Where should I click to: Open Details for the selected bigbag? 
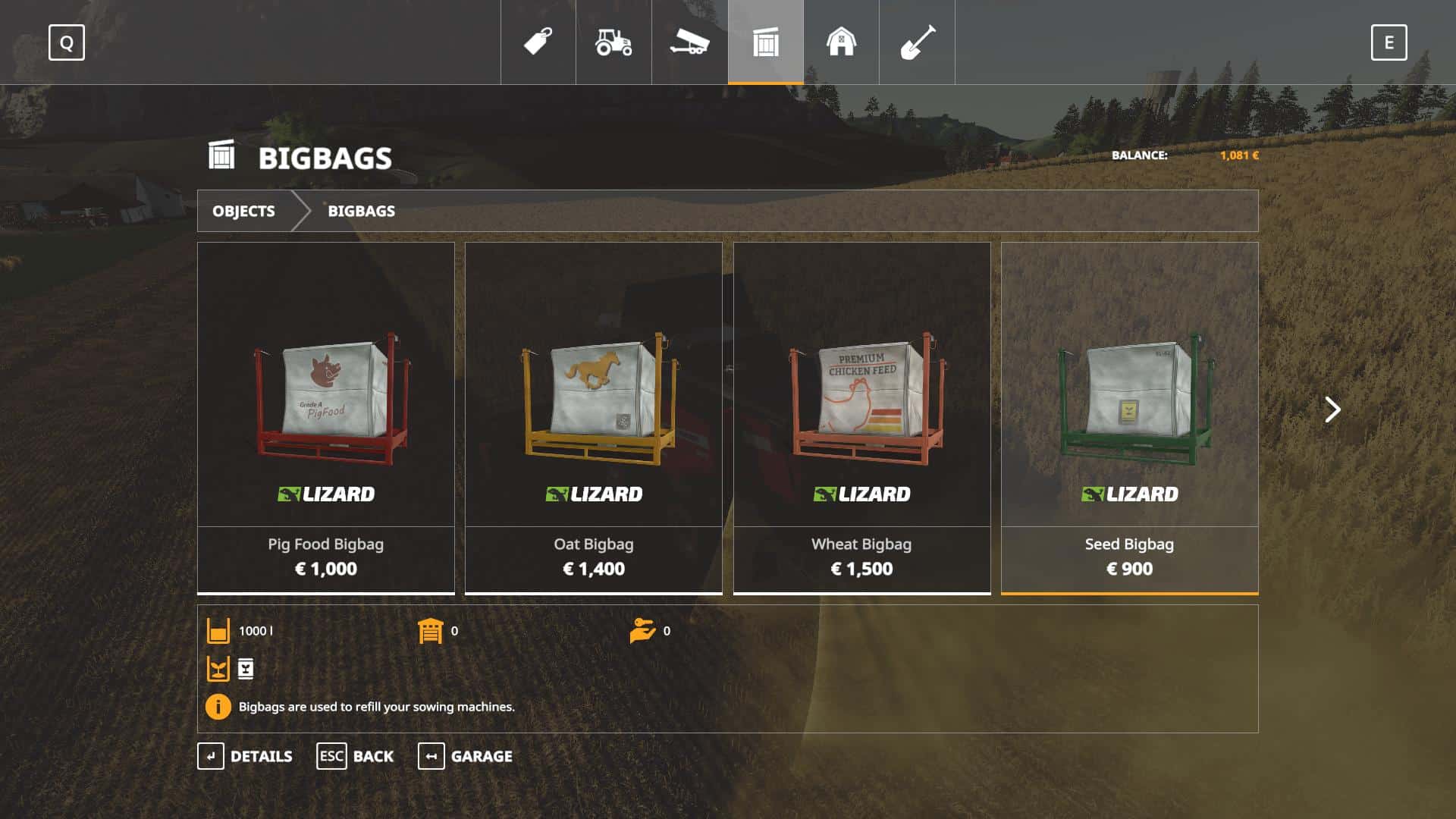(x=245, y=756)
